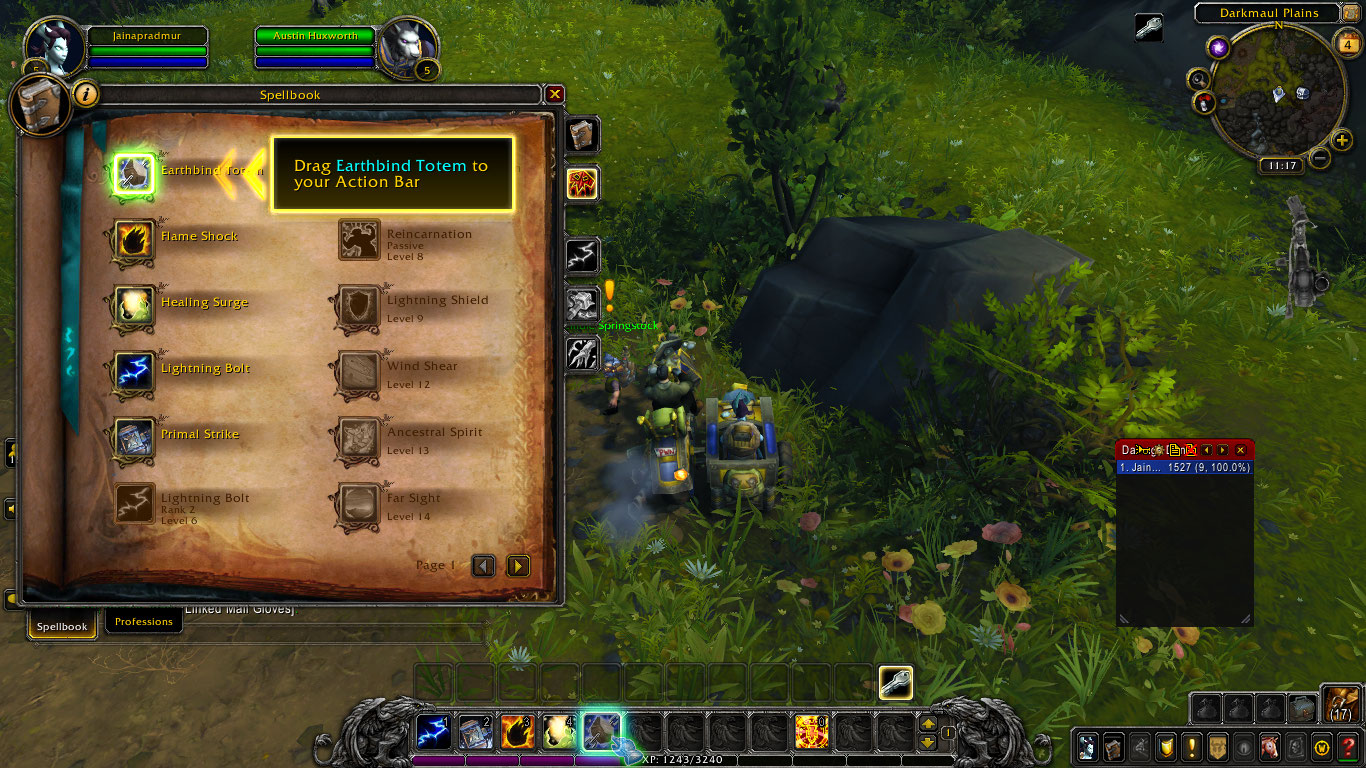Viewport: 1366px width, 768px height.
Task: Switch to the Spellbook tab
Action: 62,626
